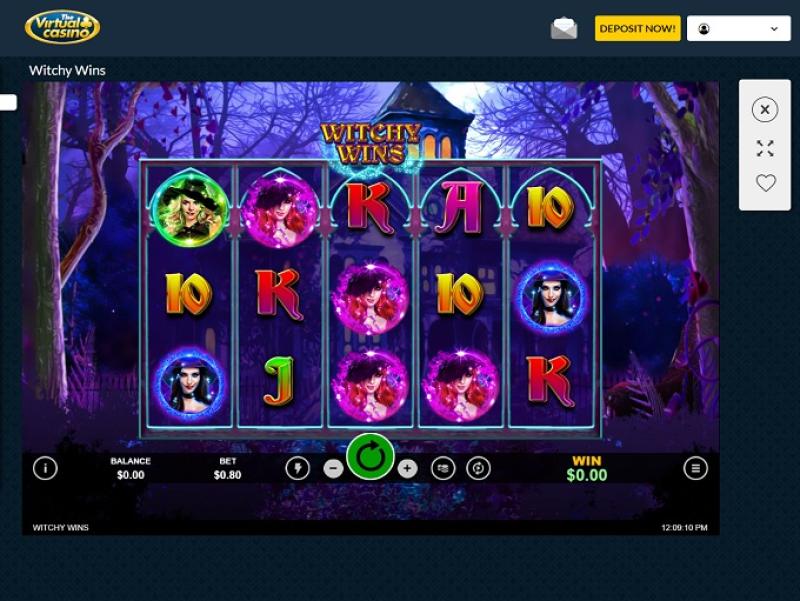This screenshot has width=800, height=601.
Task: Open the hamburger game menu
Action: [695, 468]
